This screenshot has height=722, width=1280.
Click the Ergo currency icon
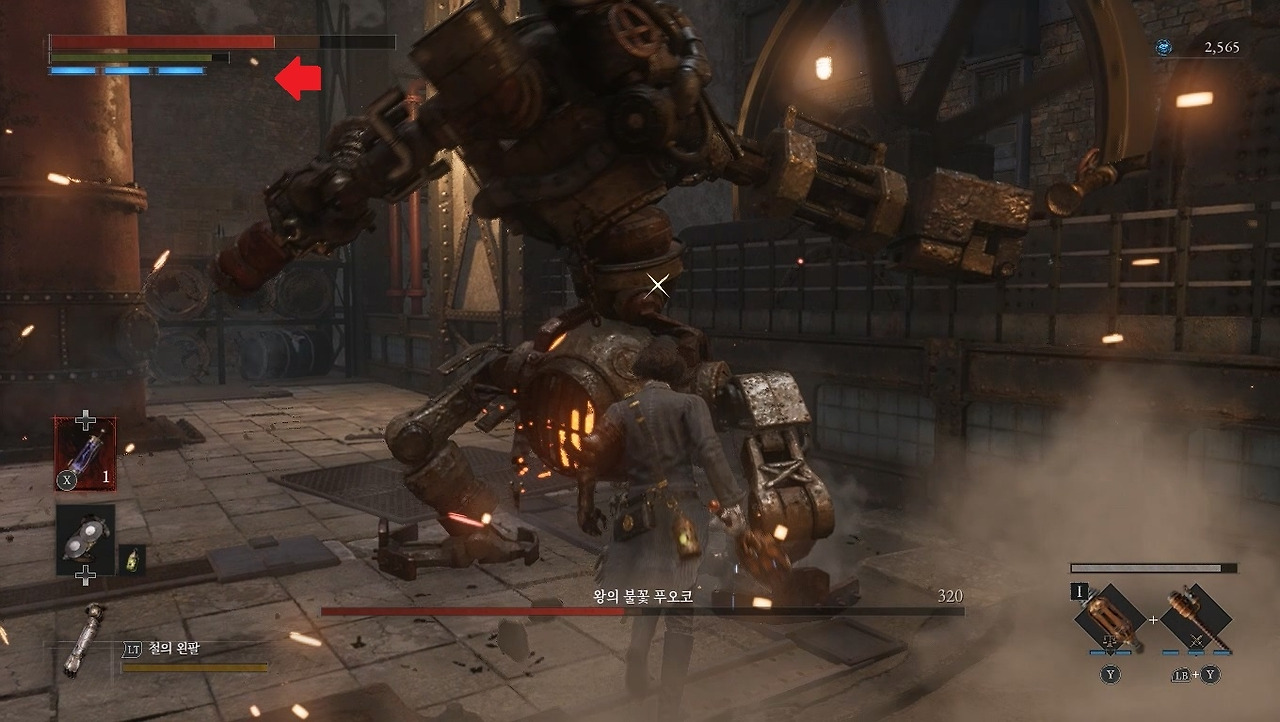1163,47
